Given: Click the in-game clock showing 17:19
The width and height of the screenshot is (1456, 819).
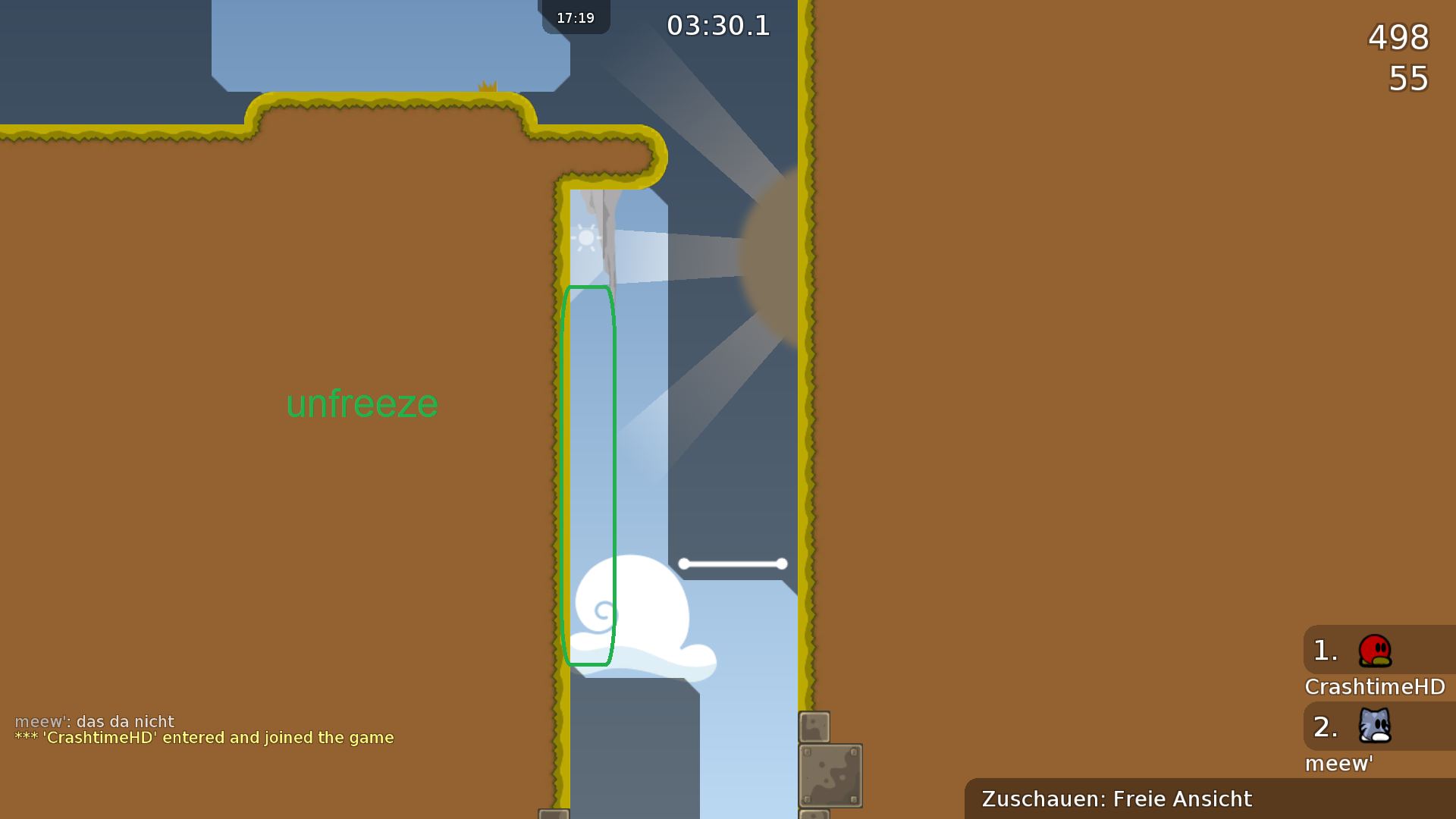Looking at the screenshot, I should (575, 17).
